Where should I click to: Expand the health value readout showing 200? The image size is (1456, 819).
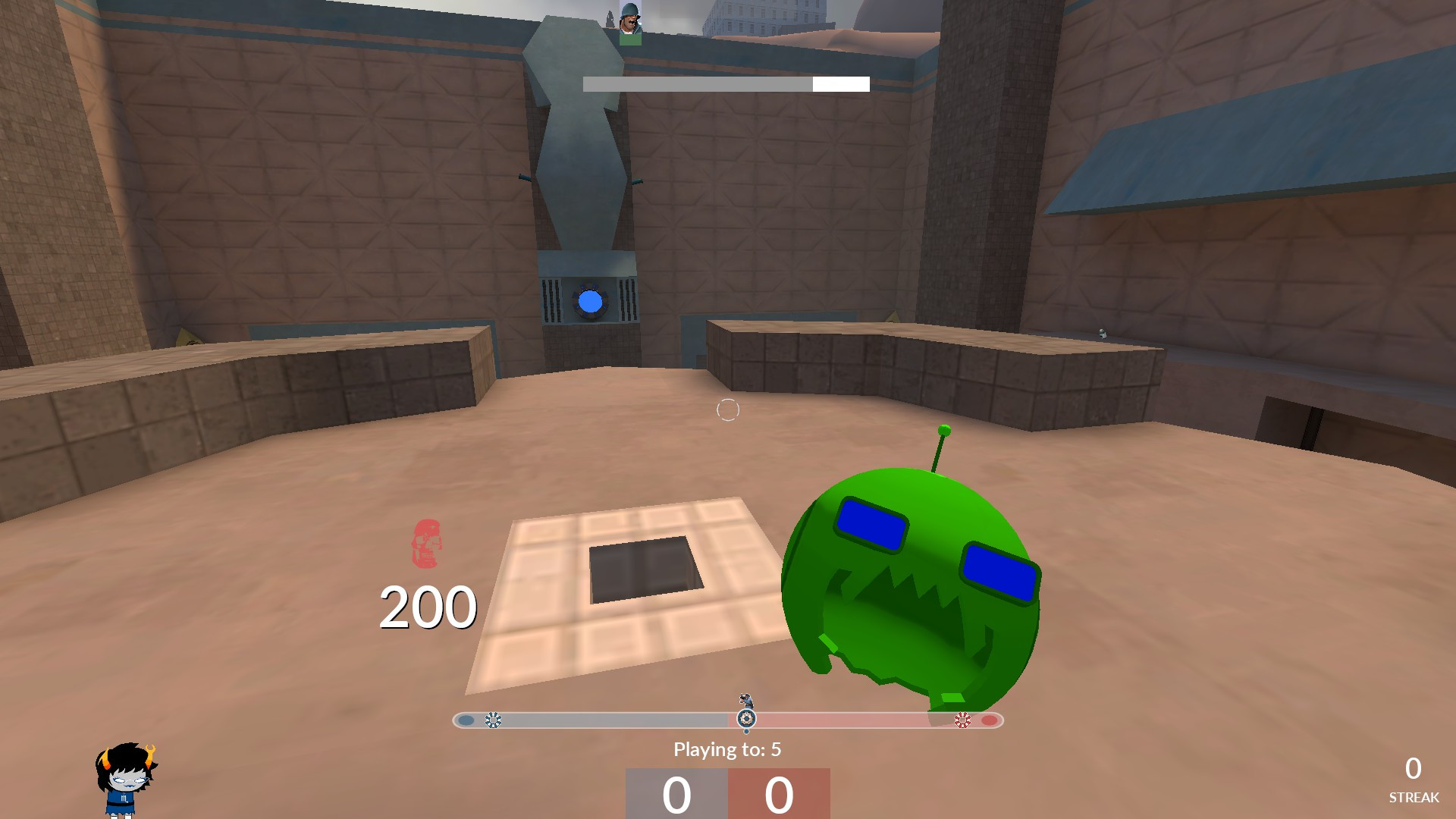428,604
